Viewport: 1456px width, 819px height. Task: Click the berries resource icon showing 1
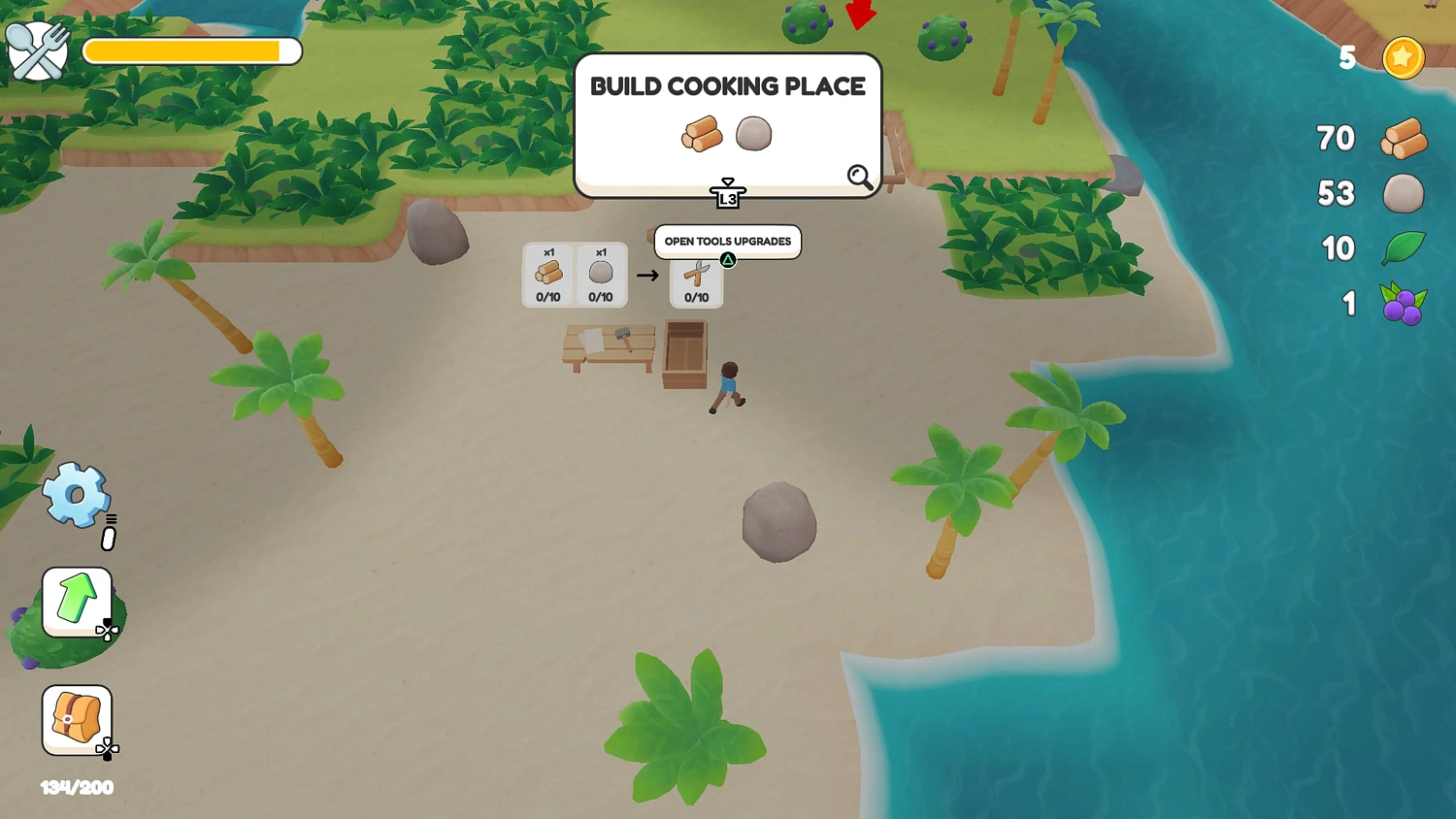(x=1403, y=303)
